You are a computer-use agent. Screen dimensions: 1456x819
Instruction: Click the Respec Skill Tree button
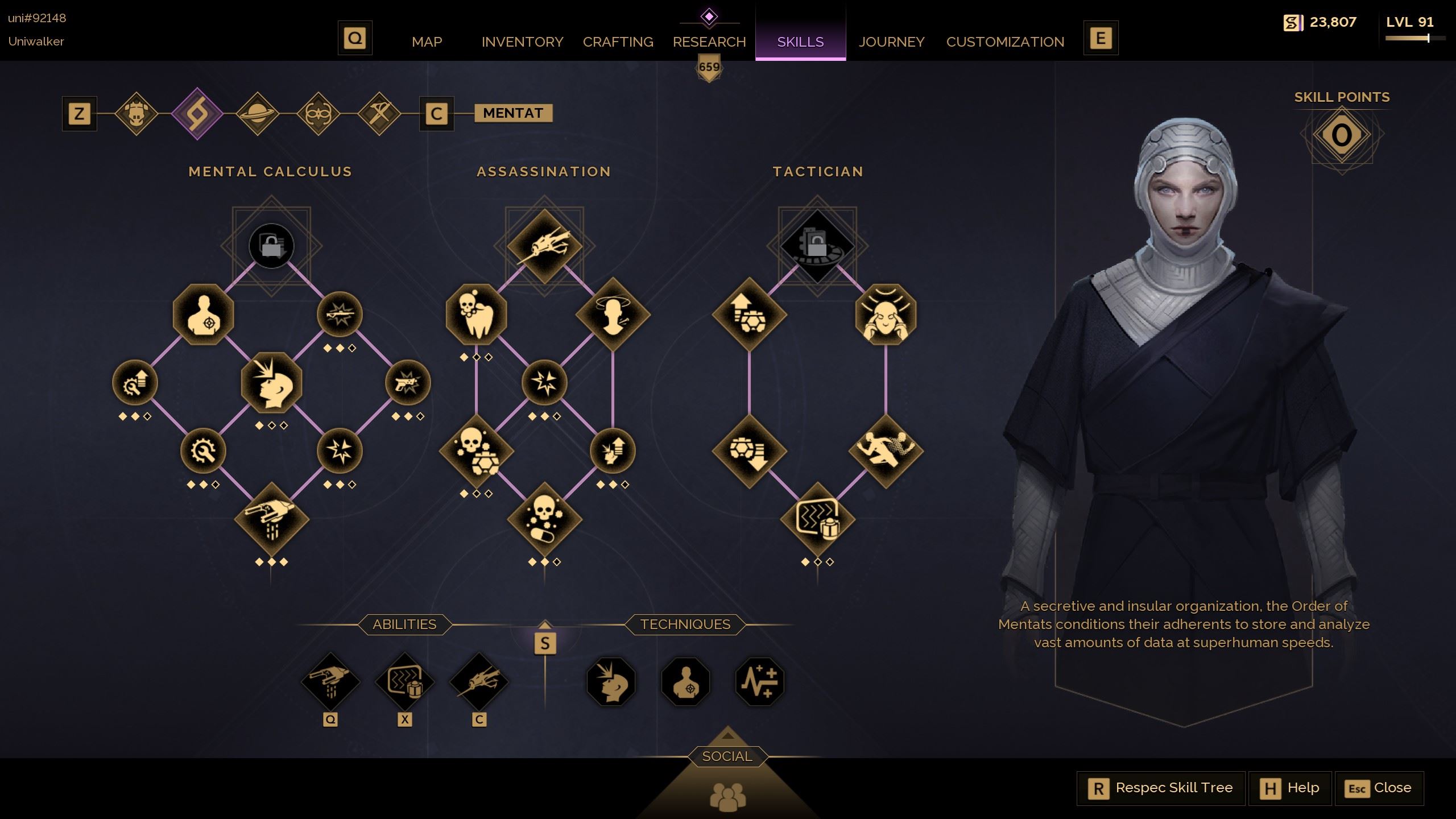pyautogui.click(x=1161, y=788)
